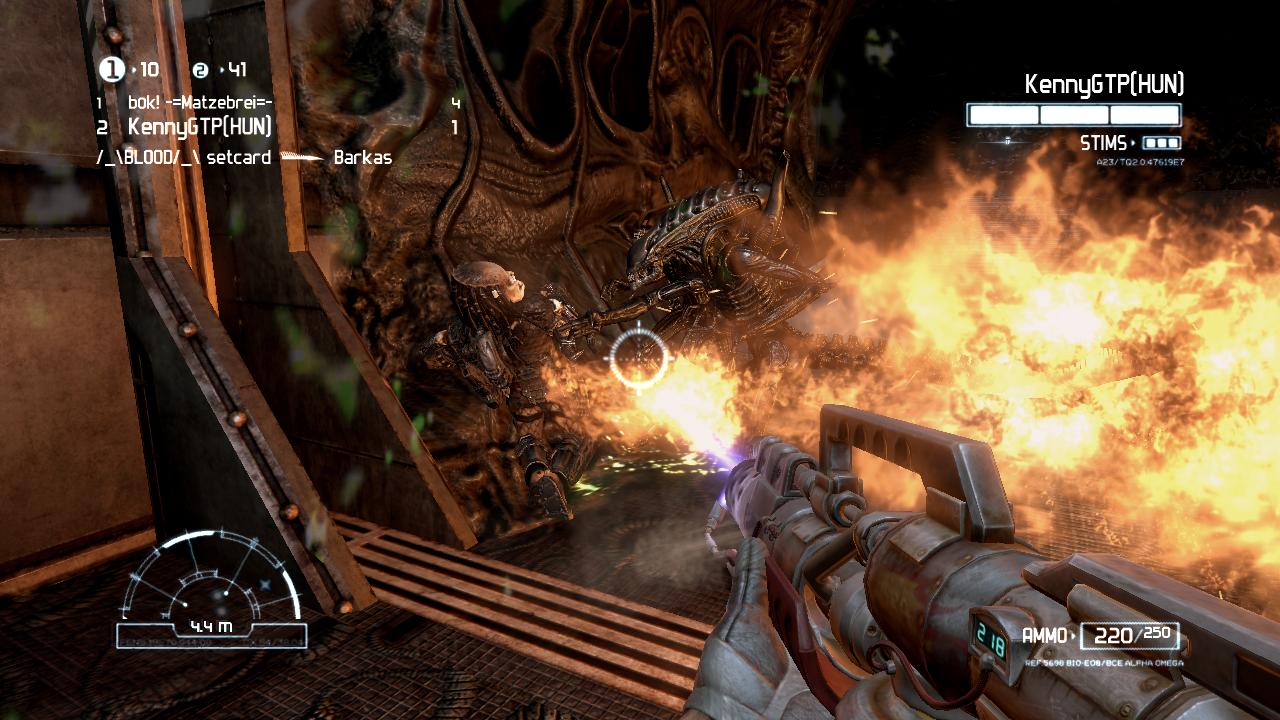Screen dimensions: 1280x720
Task: Click the rank 2 badge icon
Action: (x=200, y=70)
